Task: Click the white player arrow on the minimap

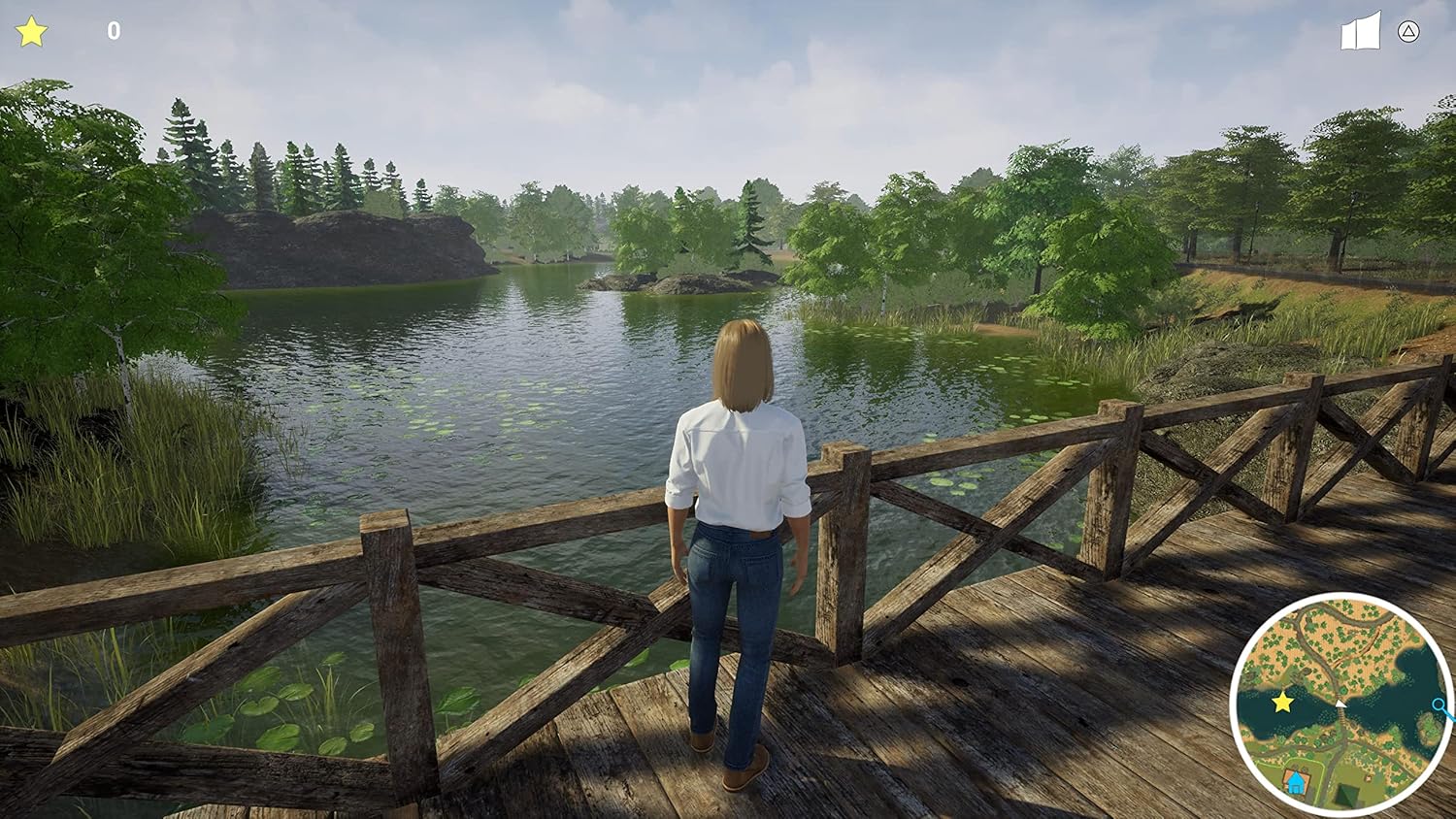Action: (1340, 704)
